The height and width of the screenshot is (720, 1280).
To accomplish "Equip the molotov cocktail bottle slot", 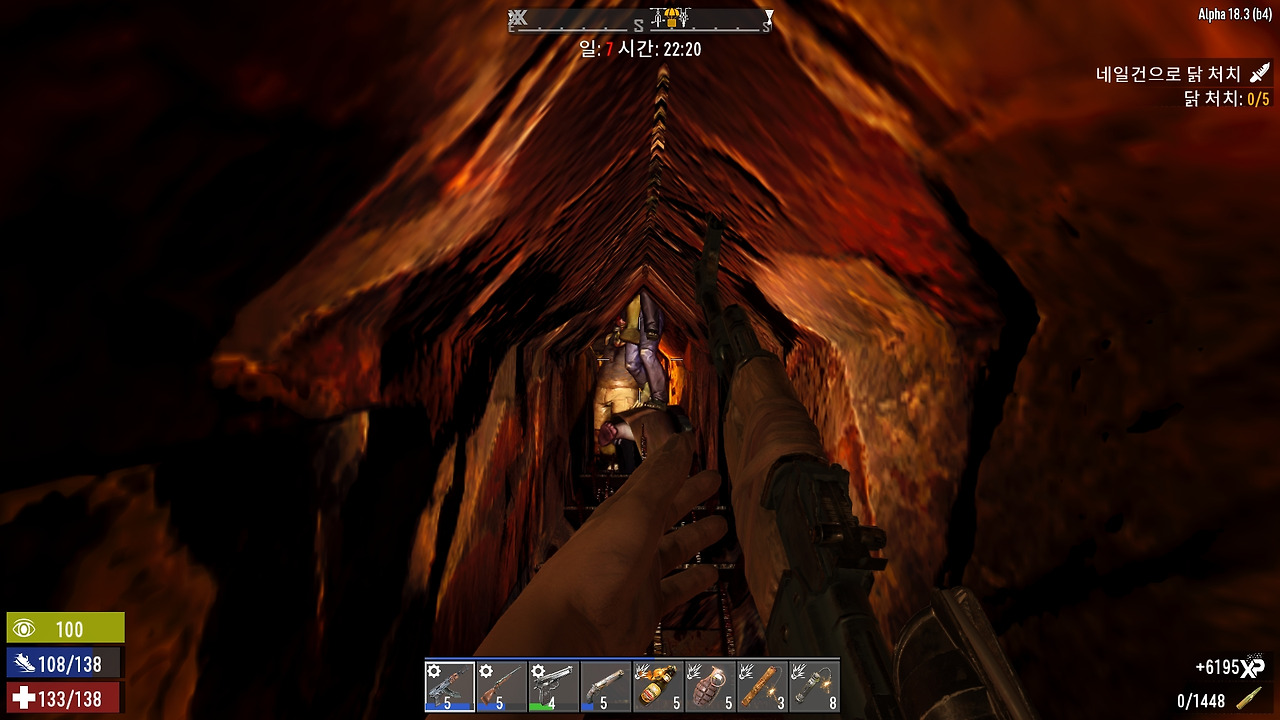I will [x=658, y=686].
